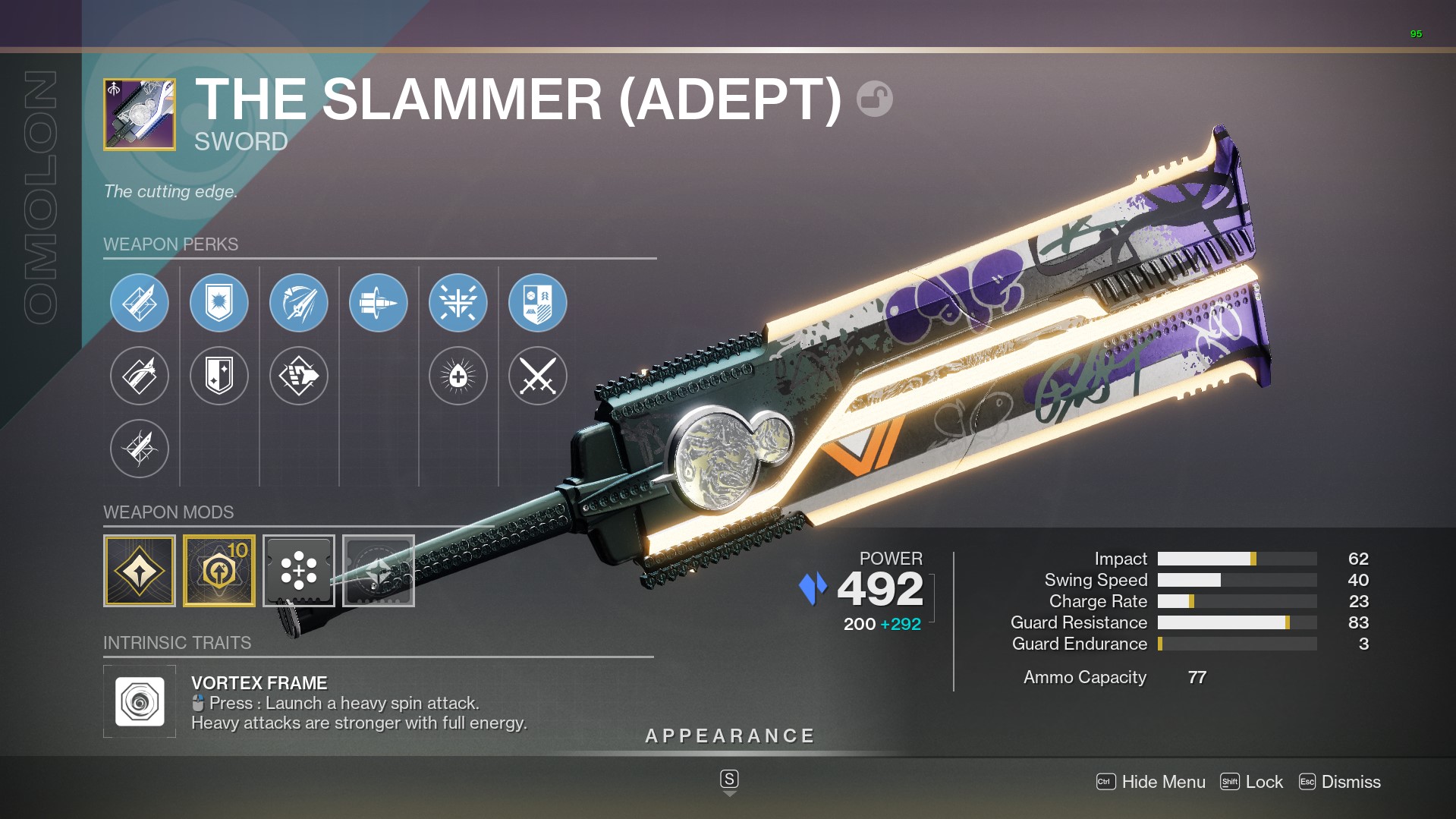Viewport: 1456px width, 819px height.
Task: Inspect the blue bullet-through-ring perk
Action: point(379,303)
